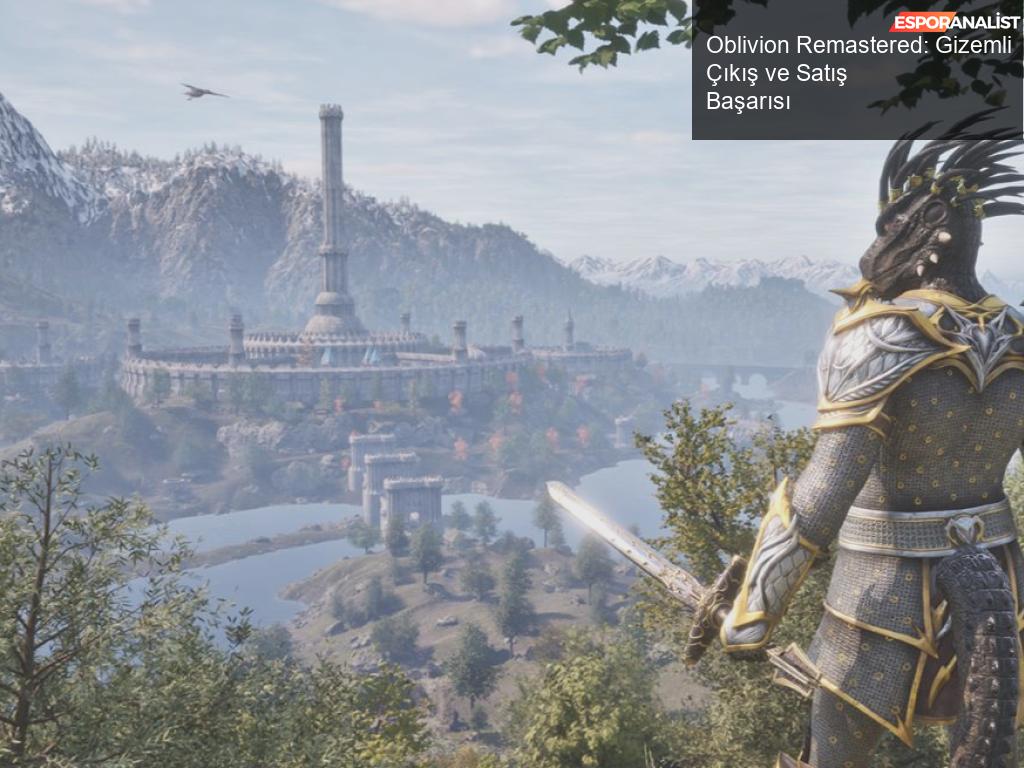The width and height of the screenshot is (1024, 768).
Task: Open the Oblivion Remastered article headline
Action: 858,73
